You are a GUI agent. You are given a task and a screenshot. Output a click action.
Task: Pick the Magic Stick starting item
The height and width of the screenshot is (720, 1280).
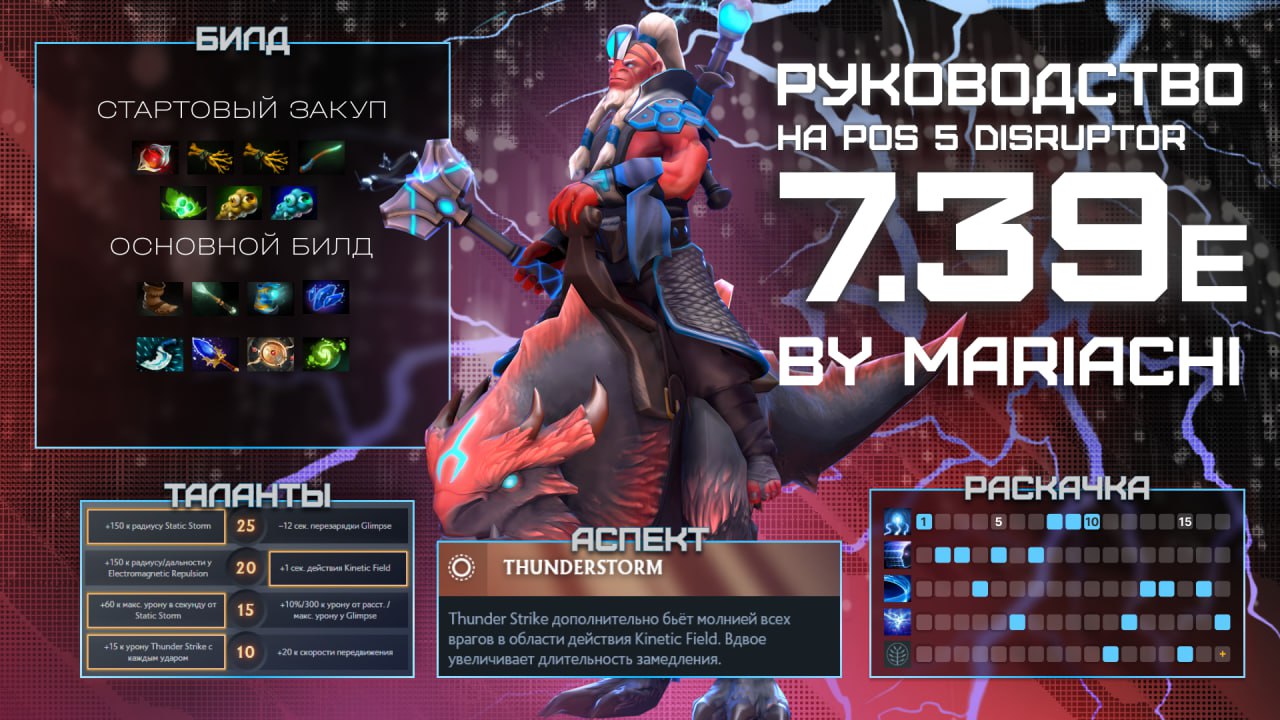pyautogui.click(x=325, y=157)
